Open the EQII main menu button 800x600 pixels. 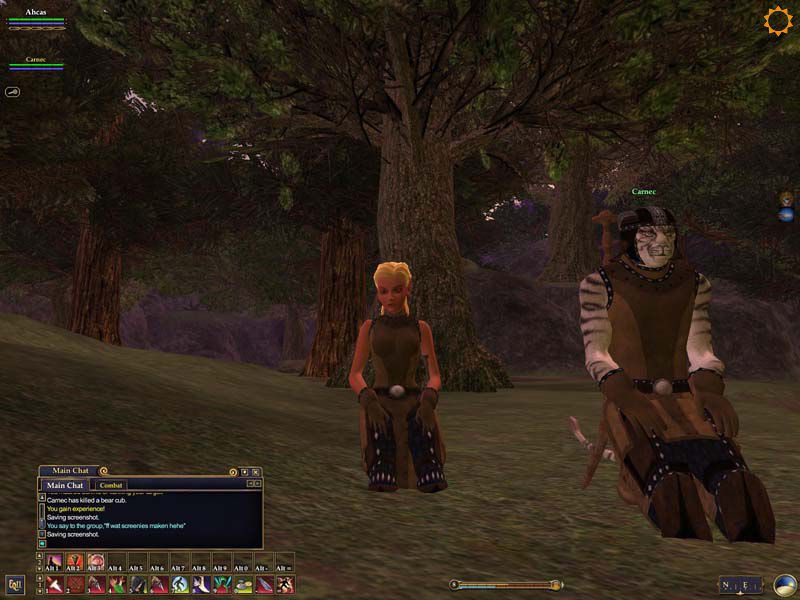(x=15, y=585)
